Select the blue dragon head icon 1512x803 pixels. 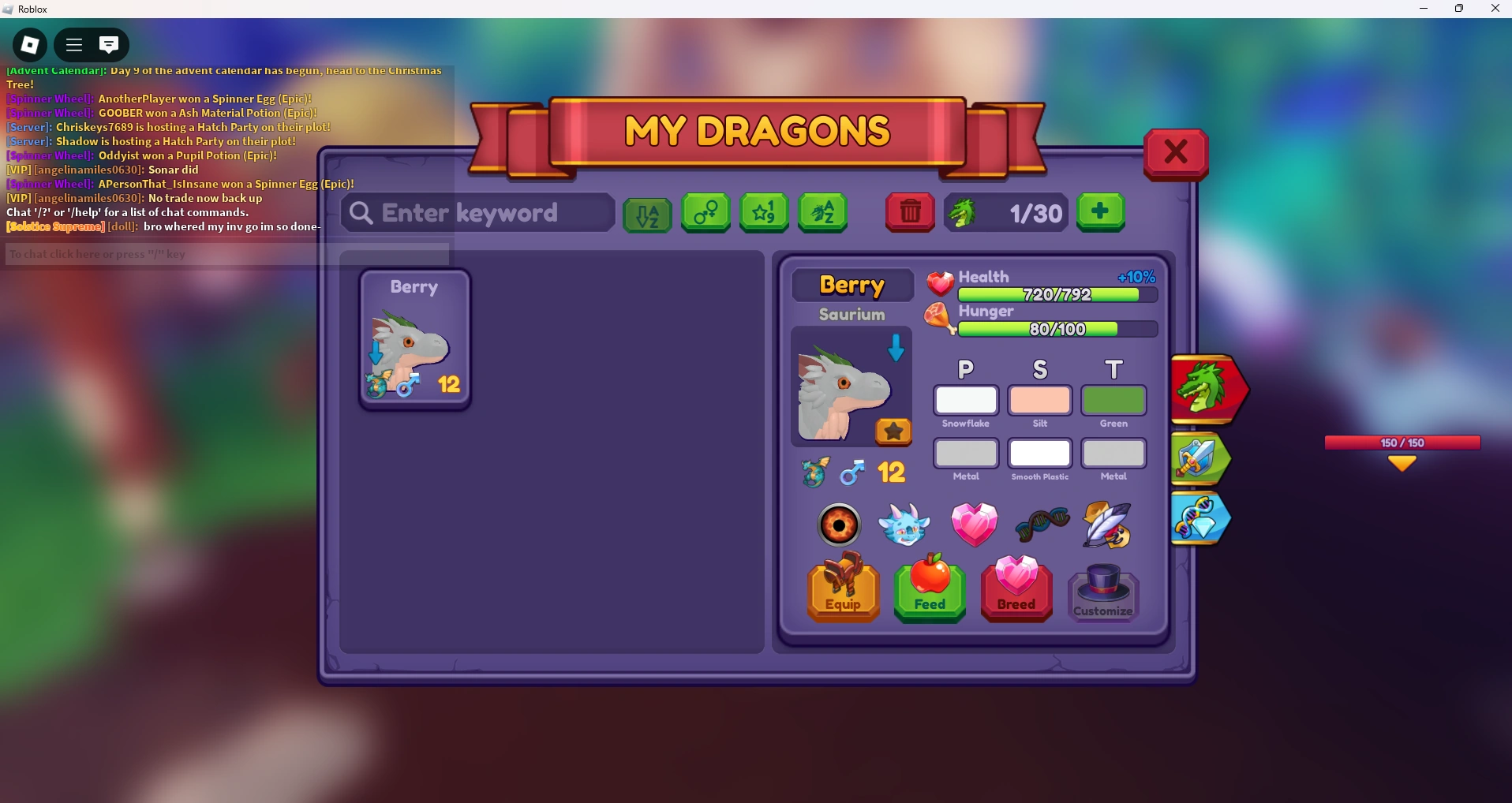905,525
